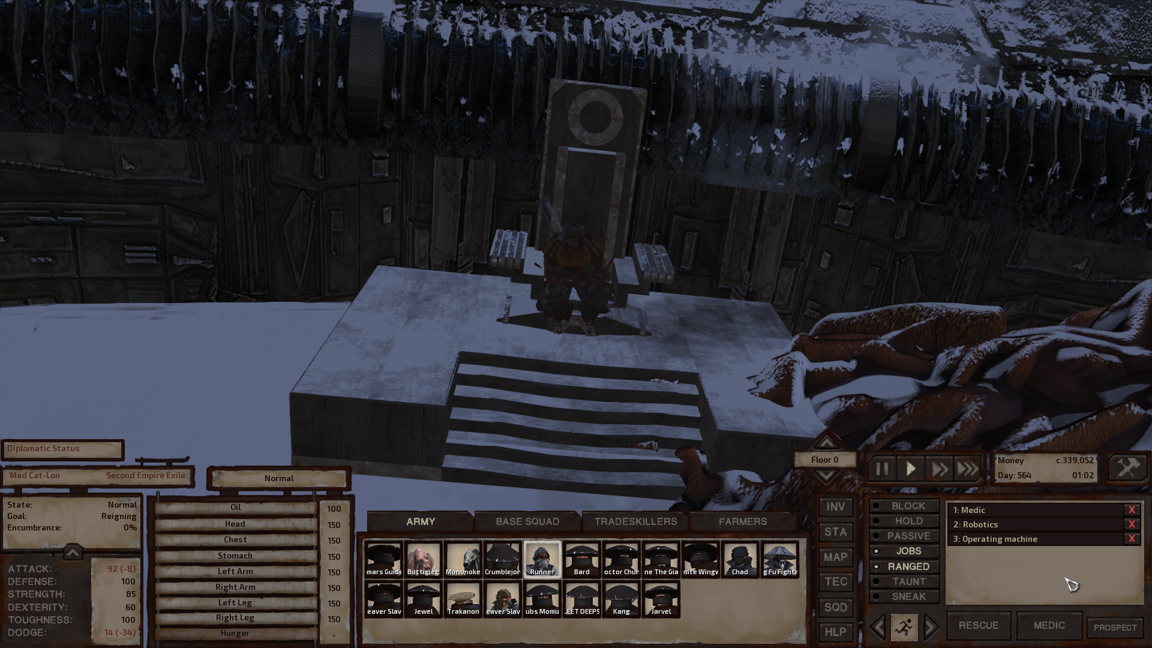Open the build menu hammer icon
Image resolution: width=1152 pixels, height=648 pixels.
(1127, 467)
